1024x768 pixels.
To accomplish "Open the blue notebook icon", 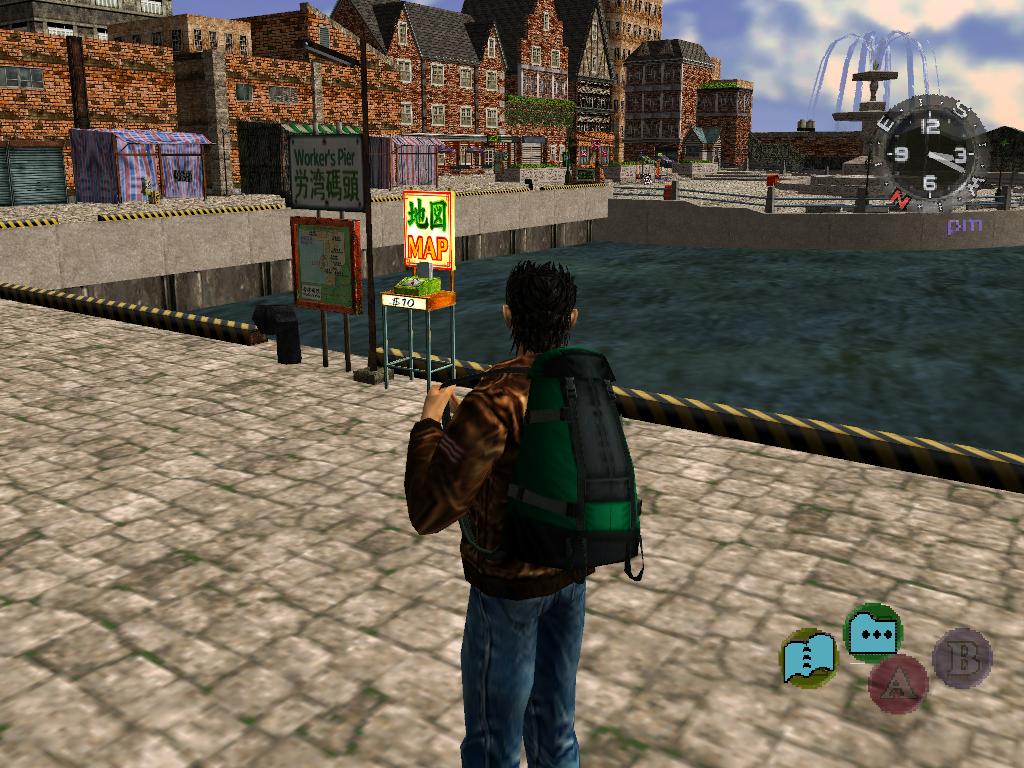I will (x=808, y=657).
